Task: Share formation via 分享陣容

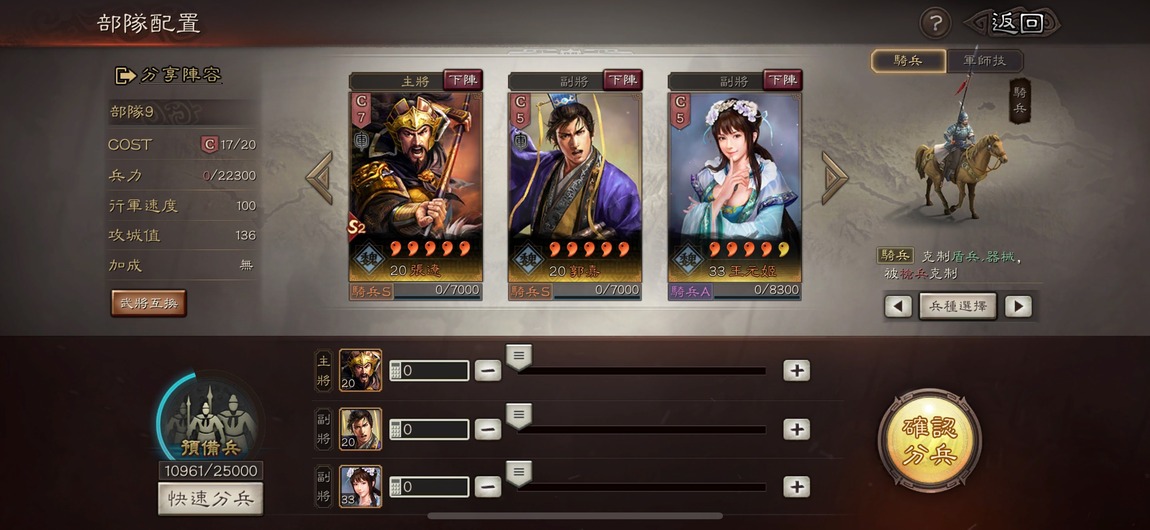Action: pyautogui.click(x=169, y=75)
